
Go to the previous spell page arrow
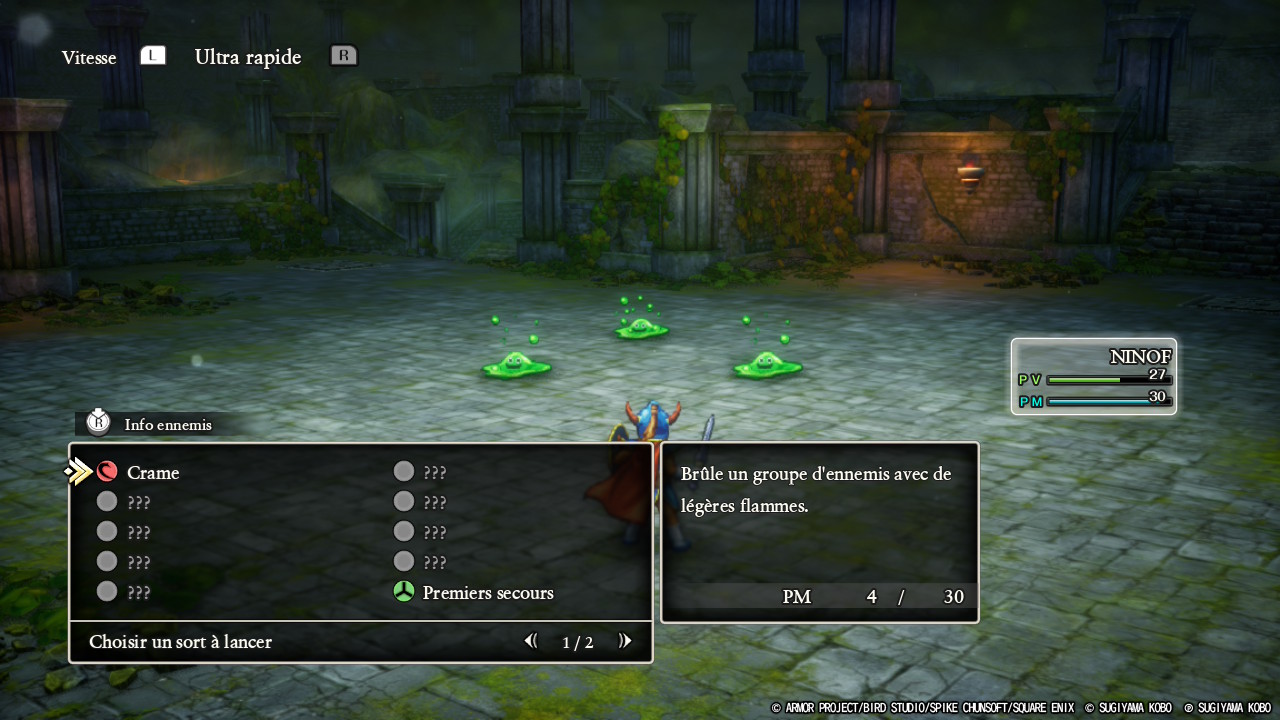tap(531, 641)
